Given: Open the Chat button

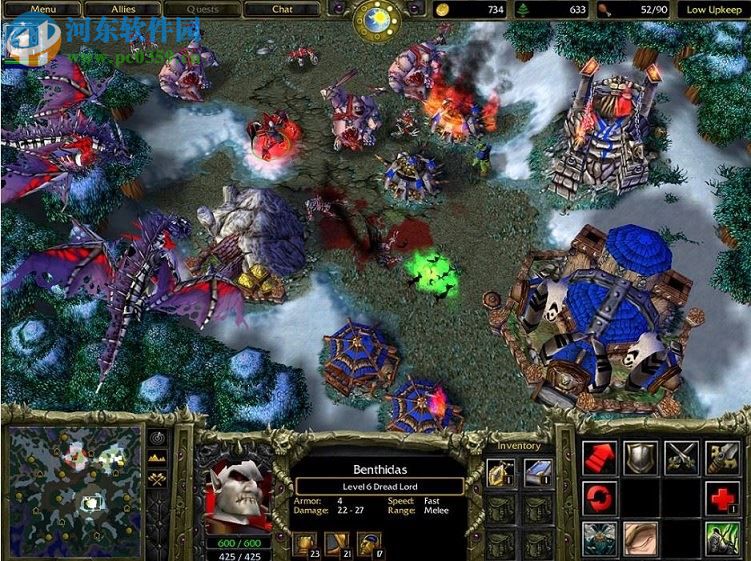Looking at the screenshot, I should coord(283,9).
